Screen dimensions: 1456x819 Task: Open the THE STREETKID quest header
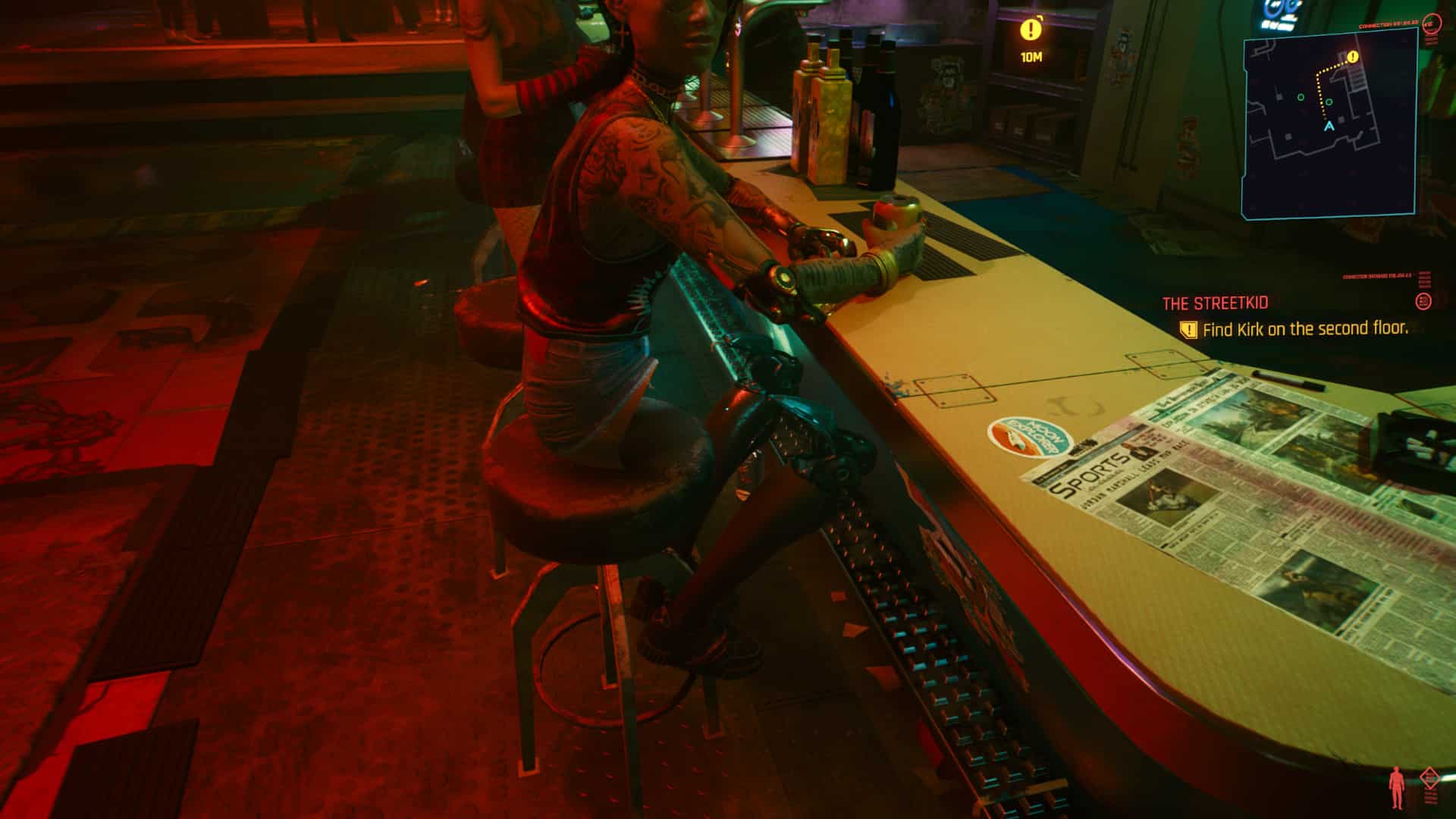click(1213, 303)
